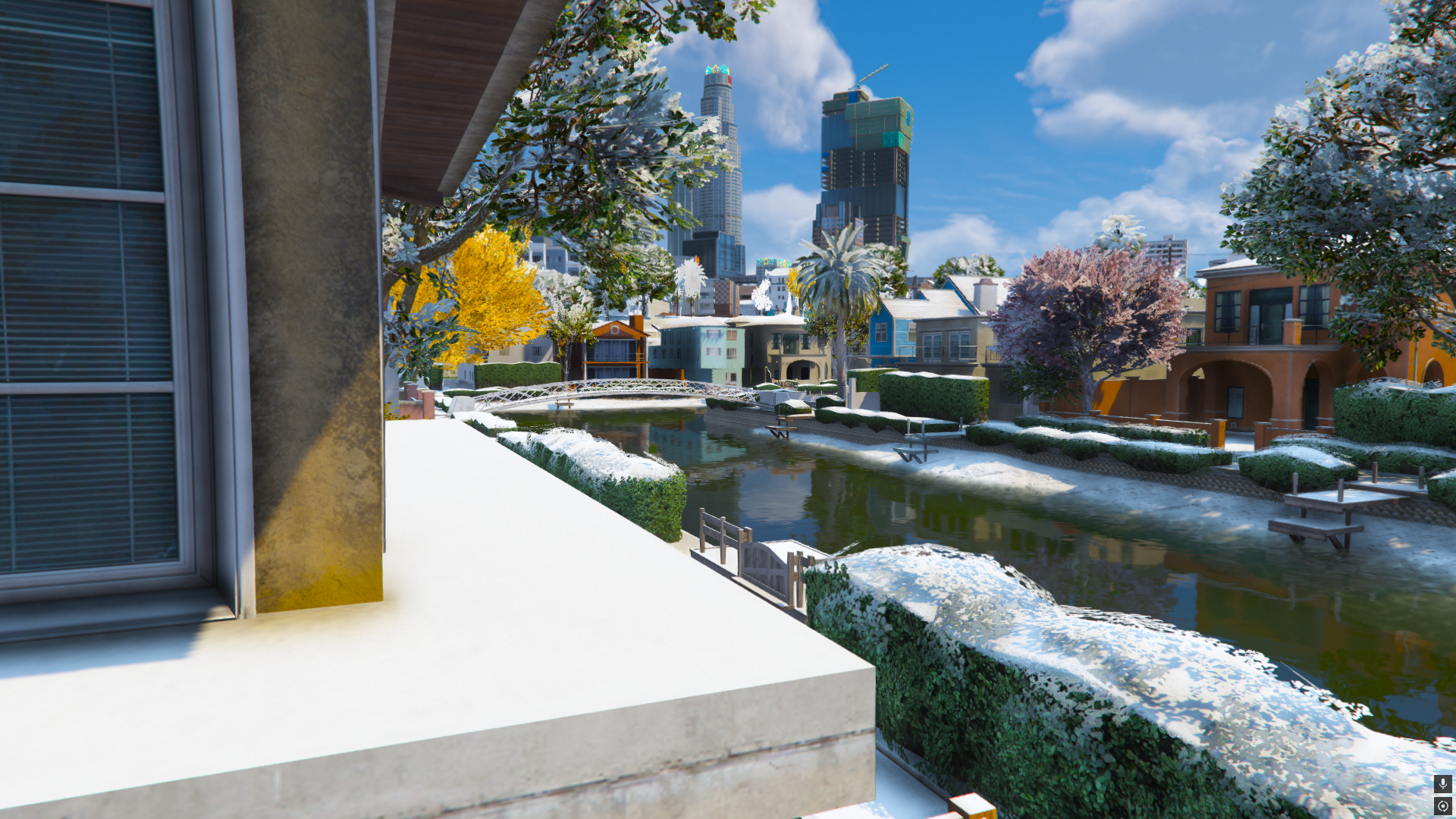Click the circular-arrows record icon
The image size is (1456, 819).
[x=1442, y=806]
